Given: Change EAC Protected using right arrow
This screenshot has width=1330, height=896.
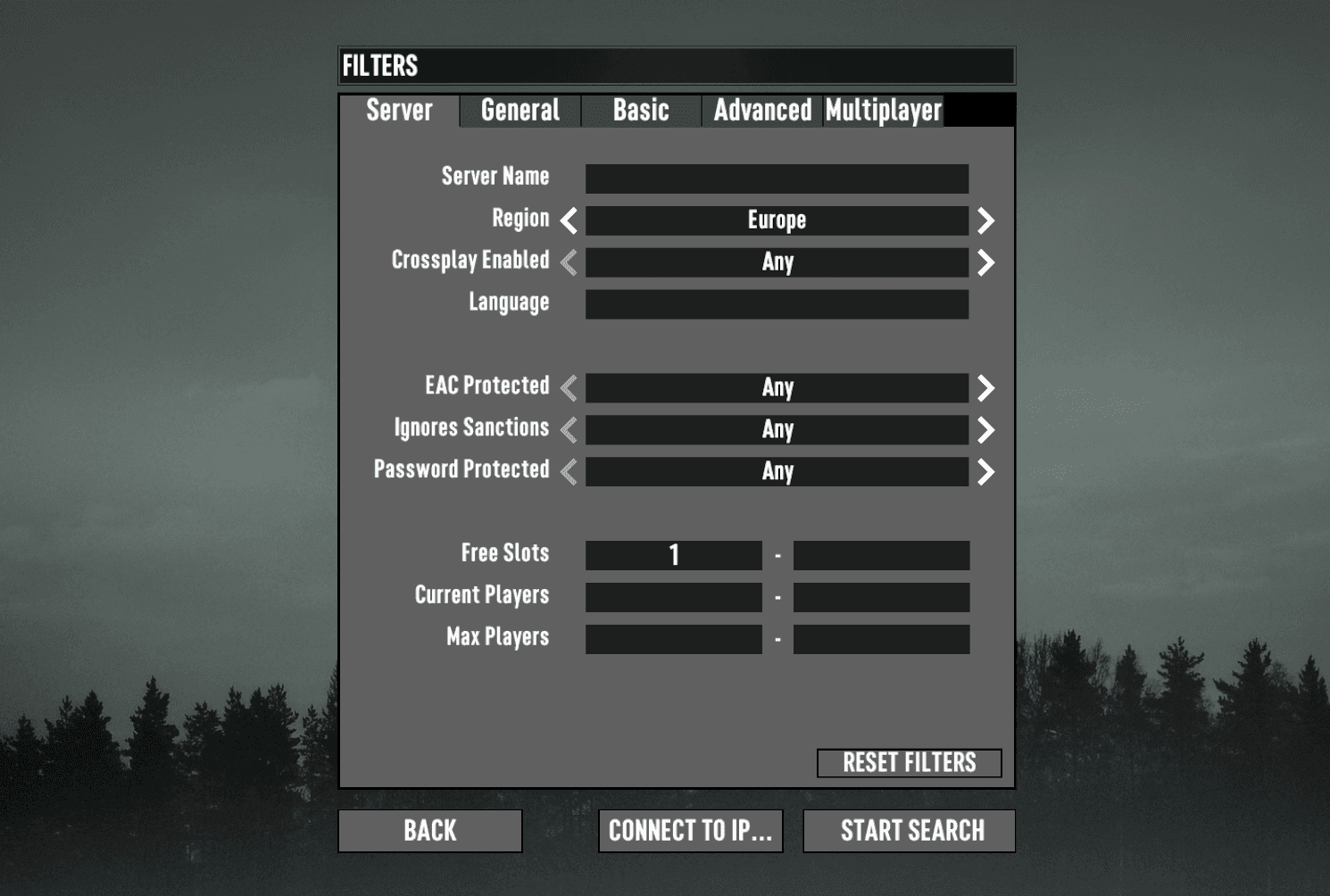Looking at the screenshot, I should (985, 387).
